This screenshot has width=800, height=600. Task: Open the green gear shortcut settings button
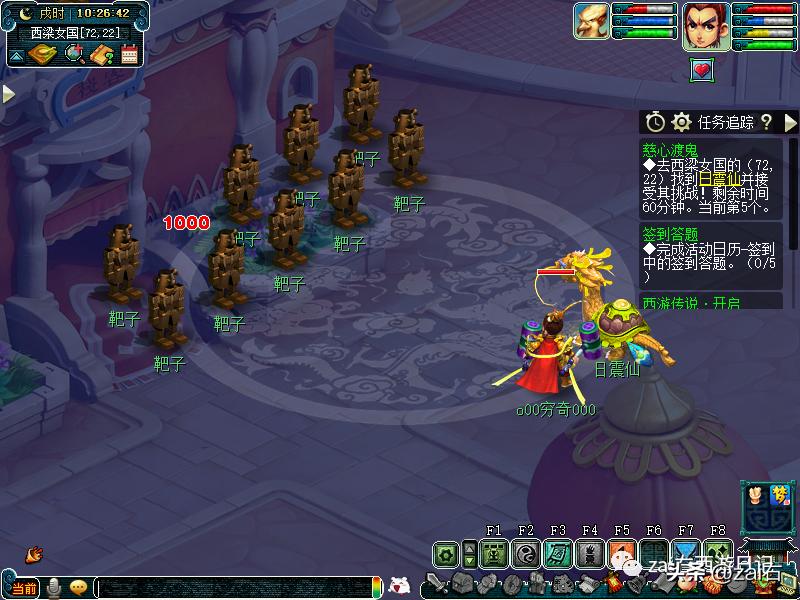tap(446, 553)
